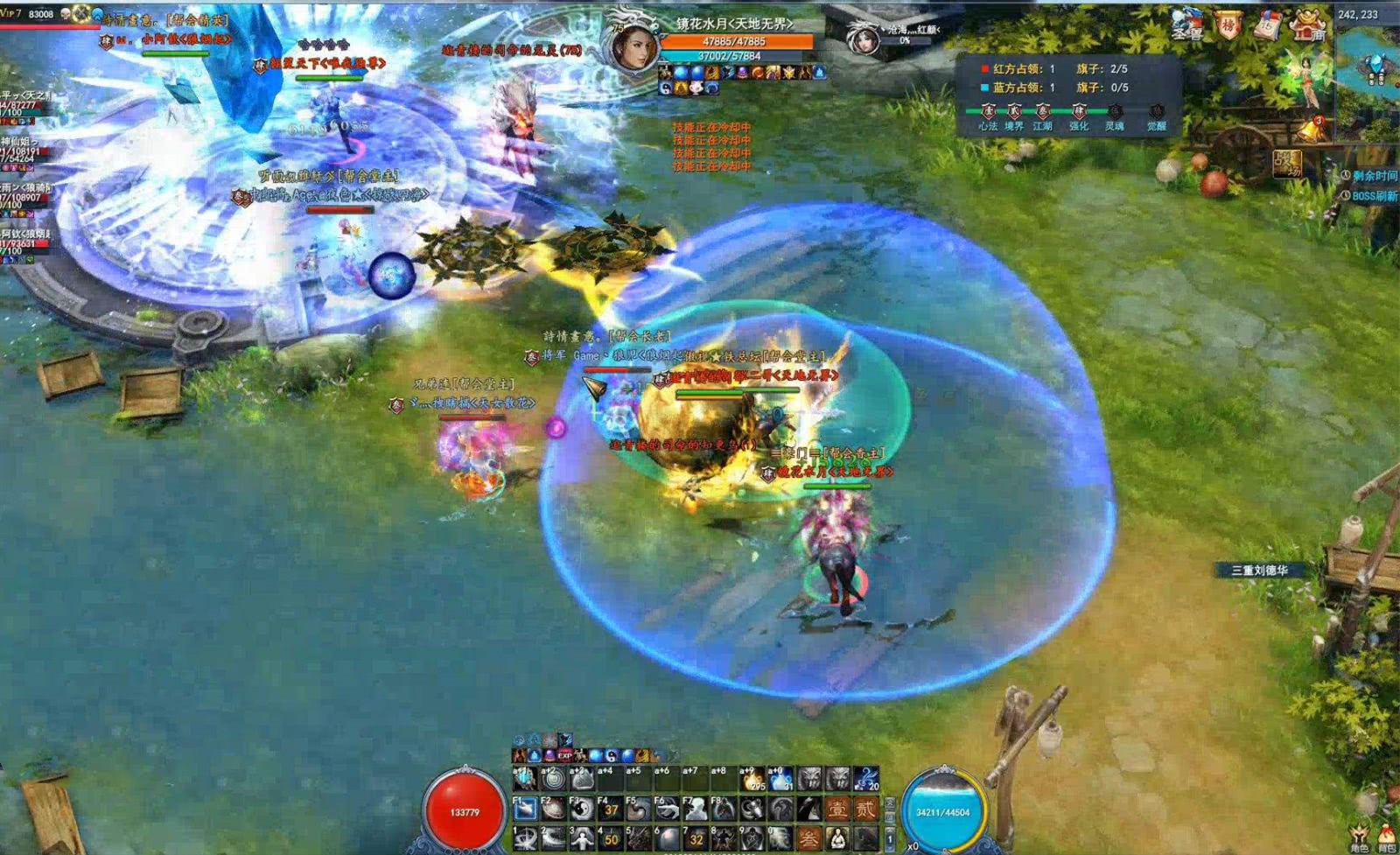Switch to hotbar page 叁

(x=809, y=838)
